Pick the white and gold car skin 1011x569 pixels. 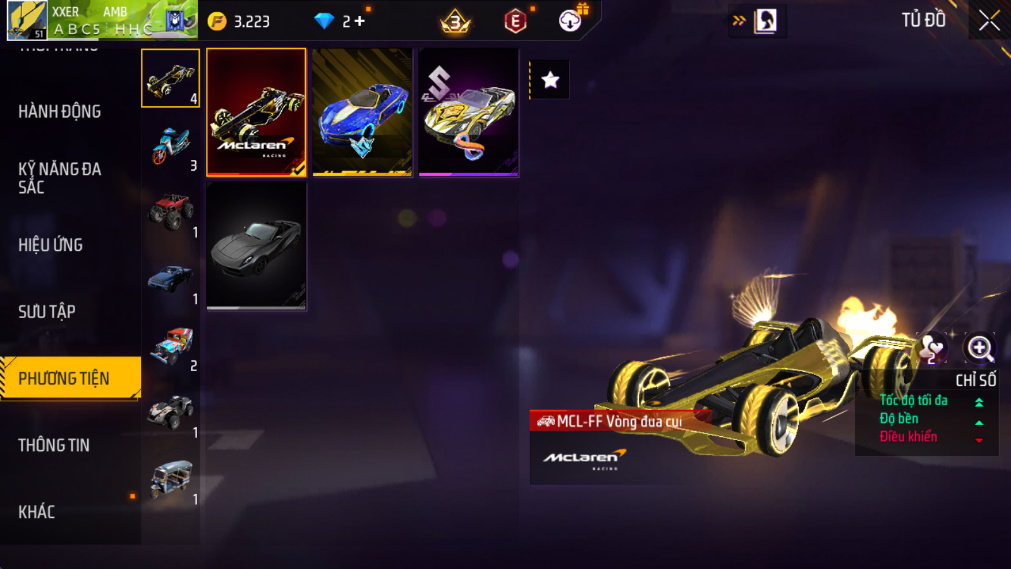(x=468, y=111)
